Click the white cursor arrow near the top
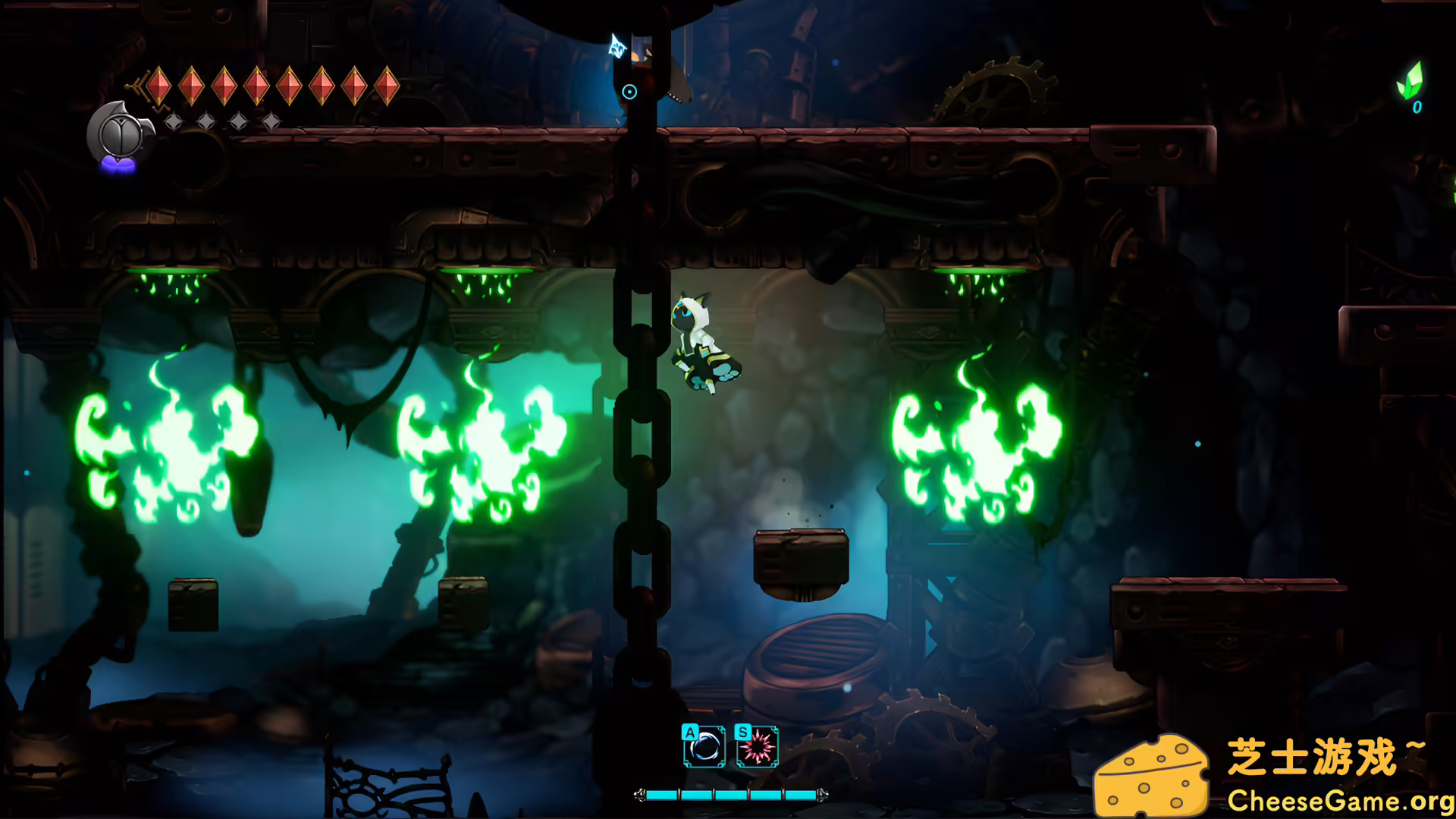 click(617, 45)
